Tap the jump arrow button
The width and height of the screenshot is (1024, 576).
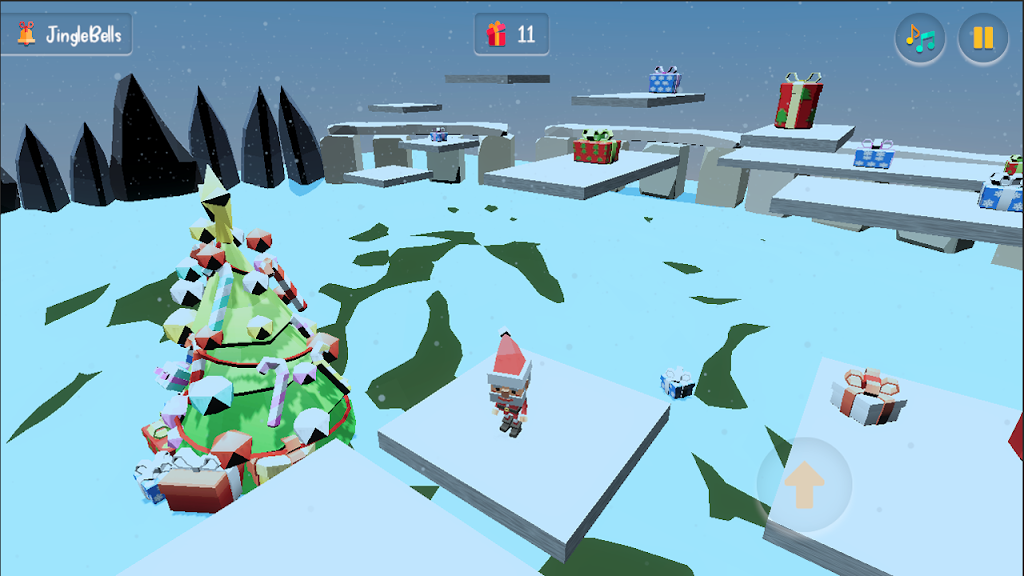[804, 485]
